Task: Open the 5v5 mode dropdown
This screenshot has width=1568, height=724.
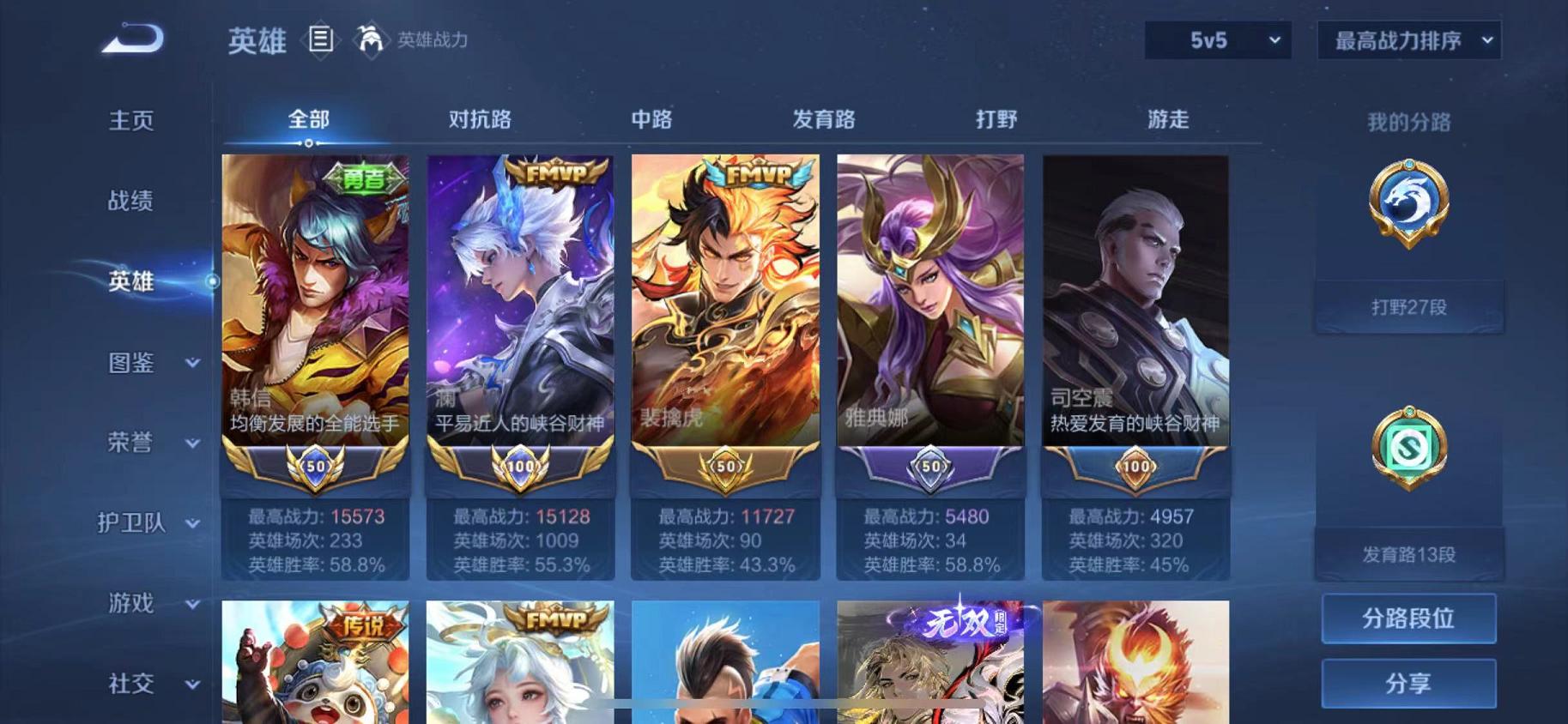Action: (x=1217, y=40)
